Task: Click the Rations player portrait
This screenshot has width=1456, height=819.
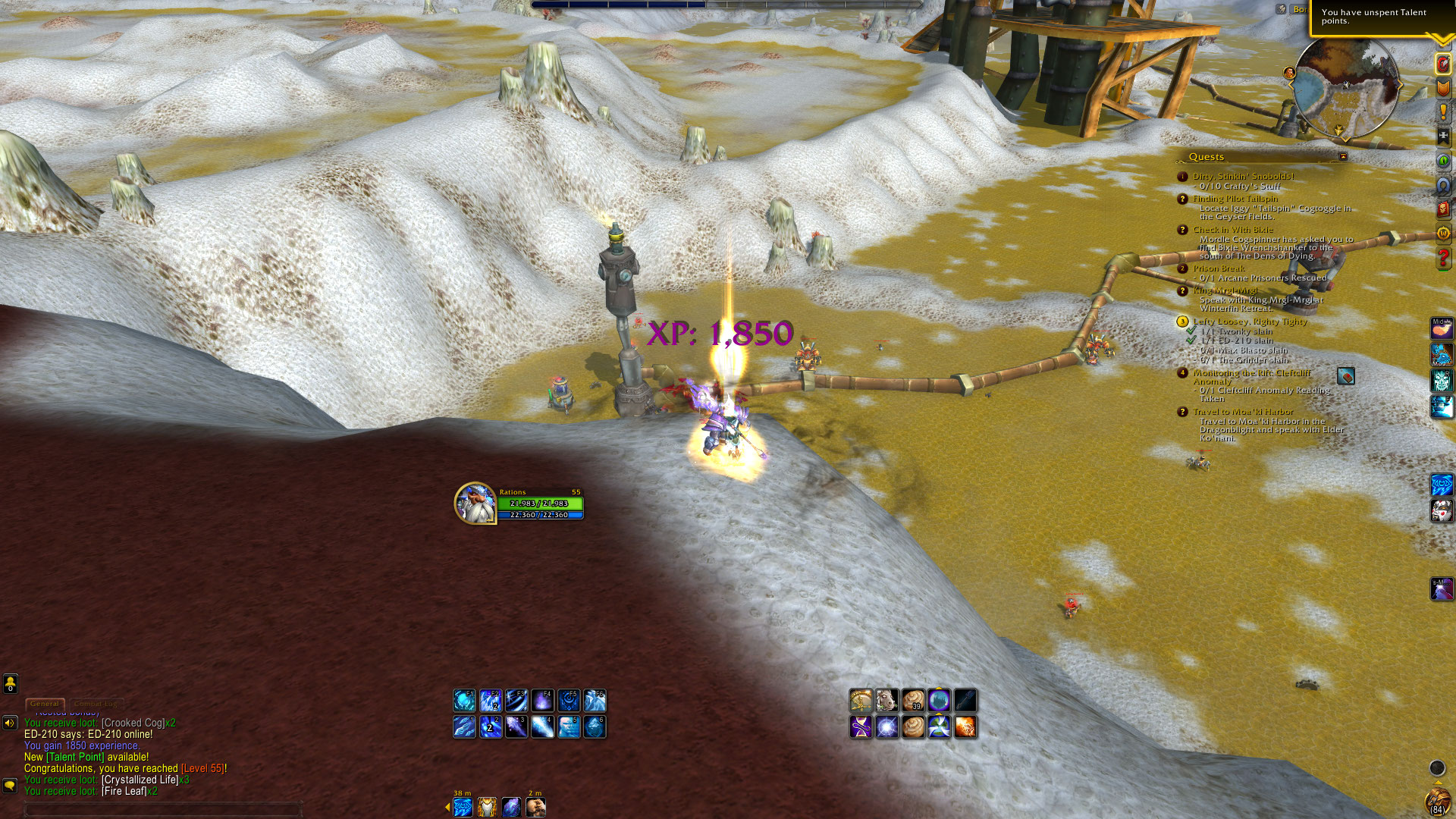Action: click(475, 503)
